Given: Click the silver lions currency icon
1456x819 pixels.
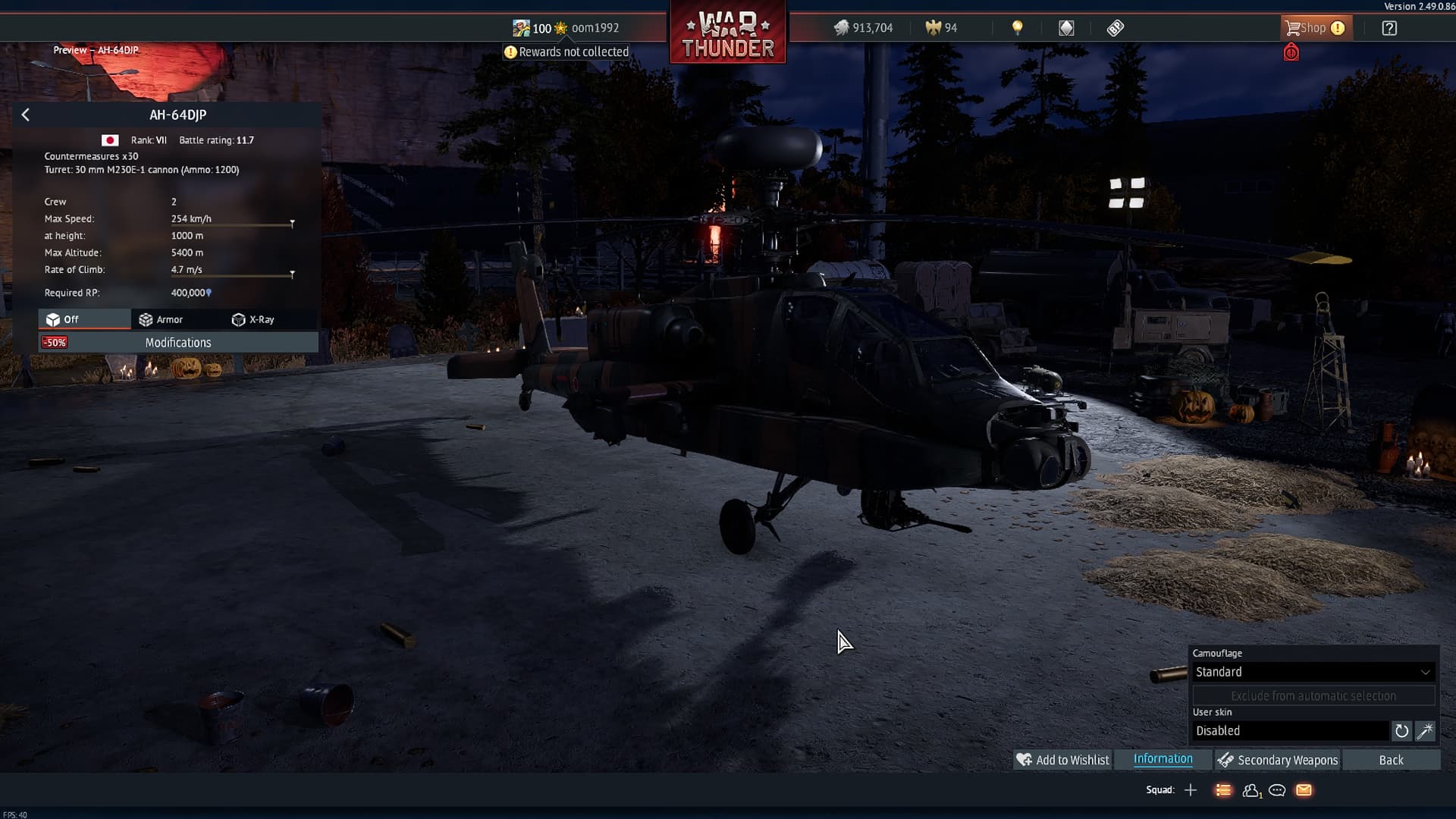Looking at the screenshot, I should pyautogui.click(x=843, y=27).
